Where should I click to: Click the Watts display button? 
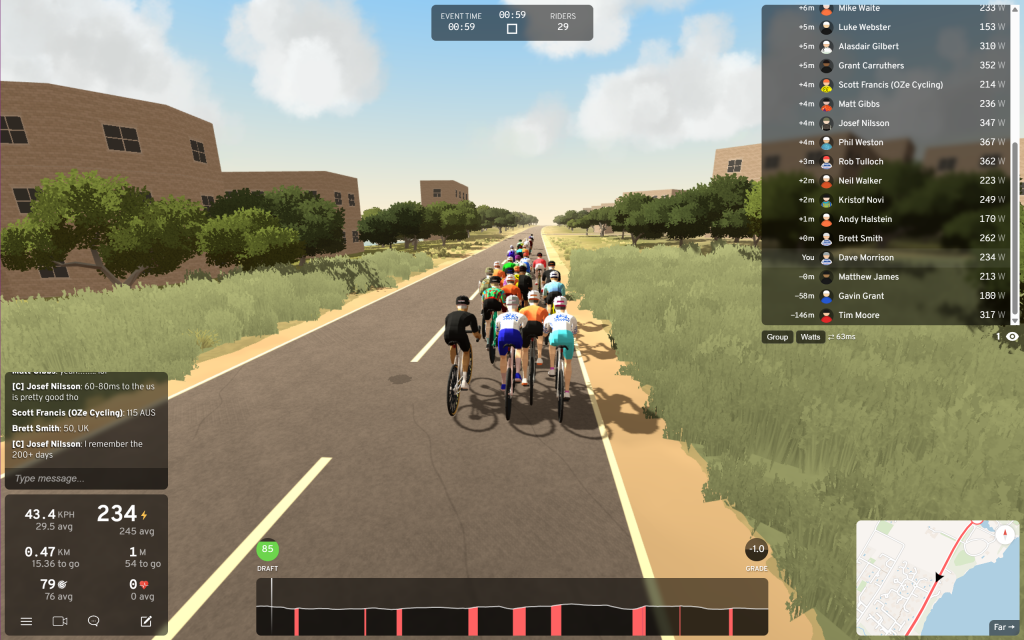(x=810, y=337)
